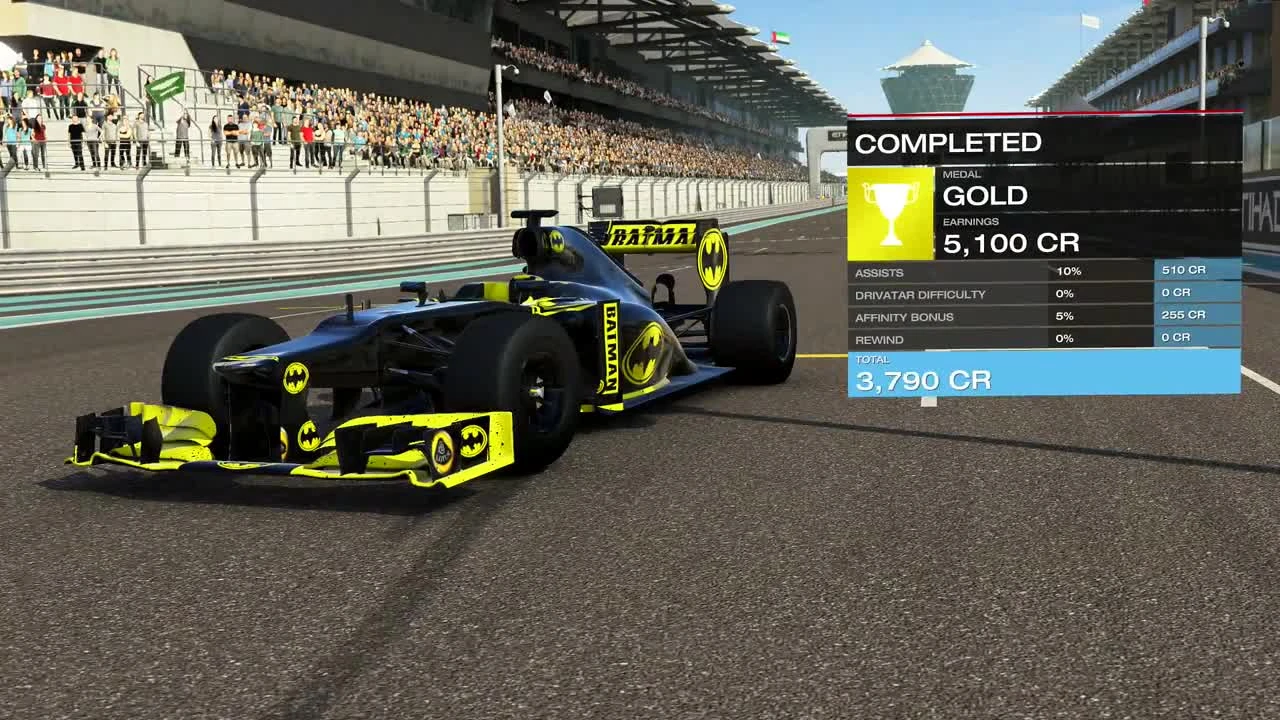Click the Batman logo on the car nose
The width and height of the screenshot is (1280, 720).
(297, 378)
